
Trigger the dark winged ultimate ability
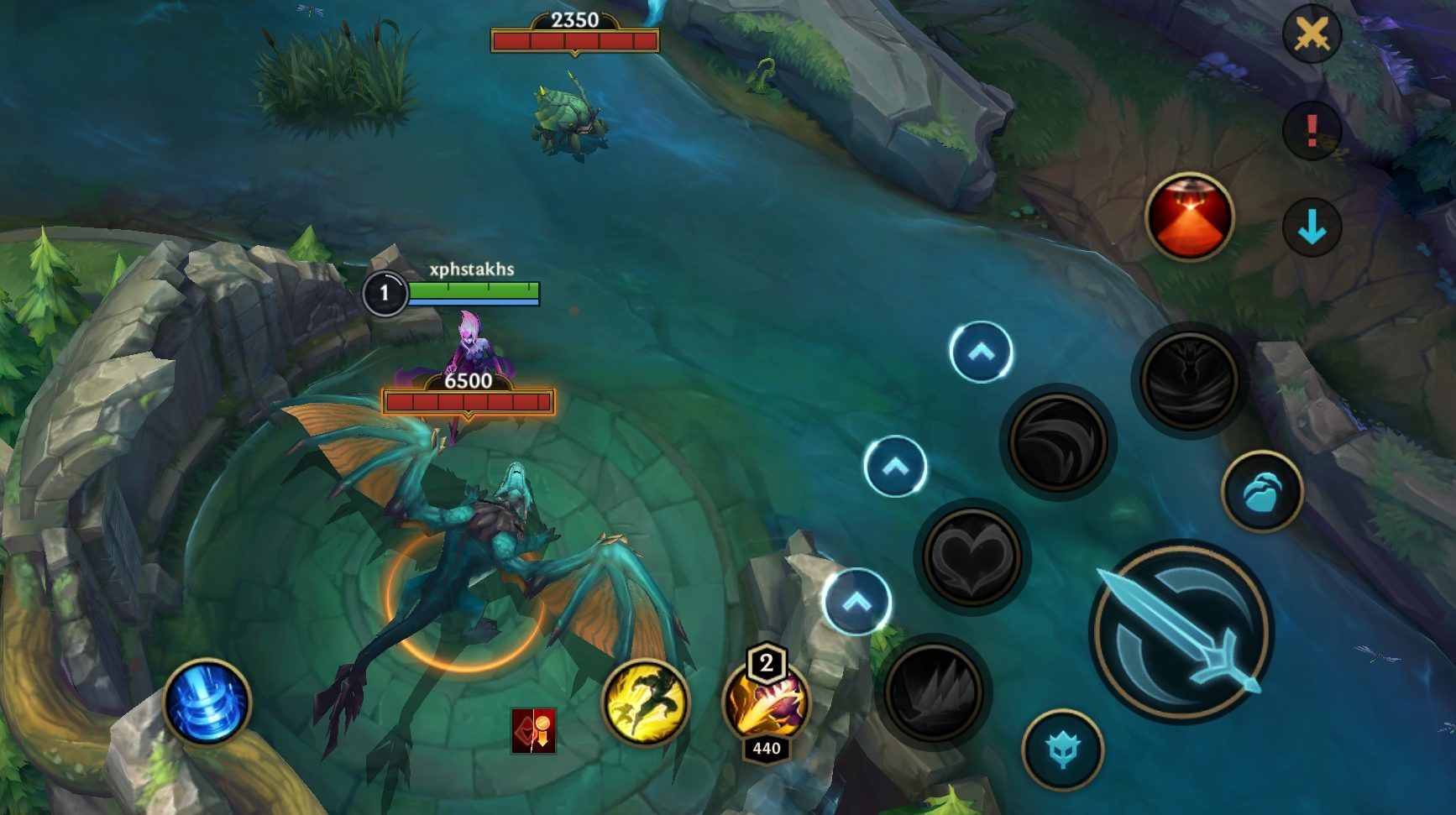pyautogui.click(x=1189, y=380)
